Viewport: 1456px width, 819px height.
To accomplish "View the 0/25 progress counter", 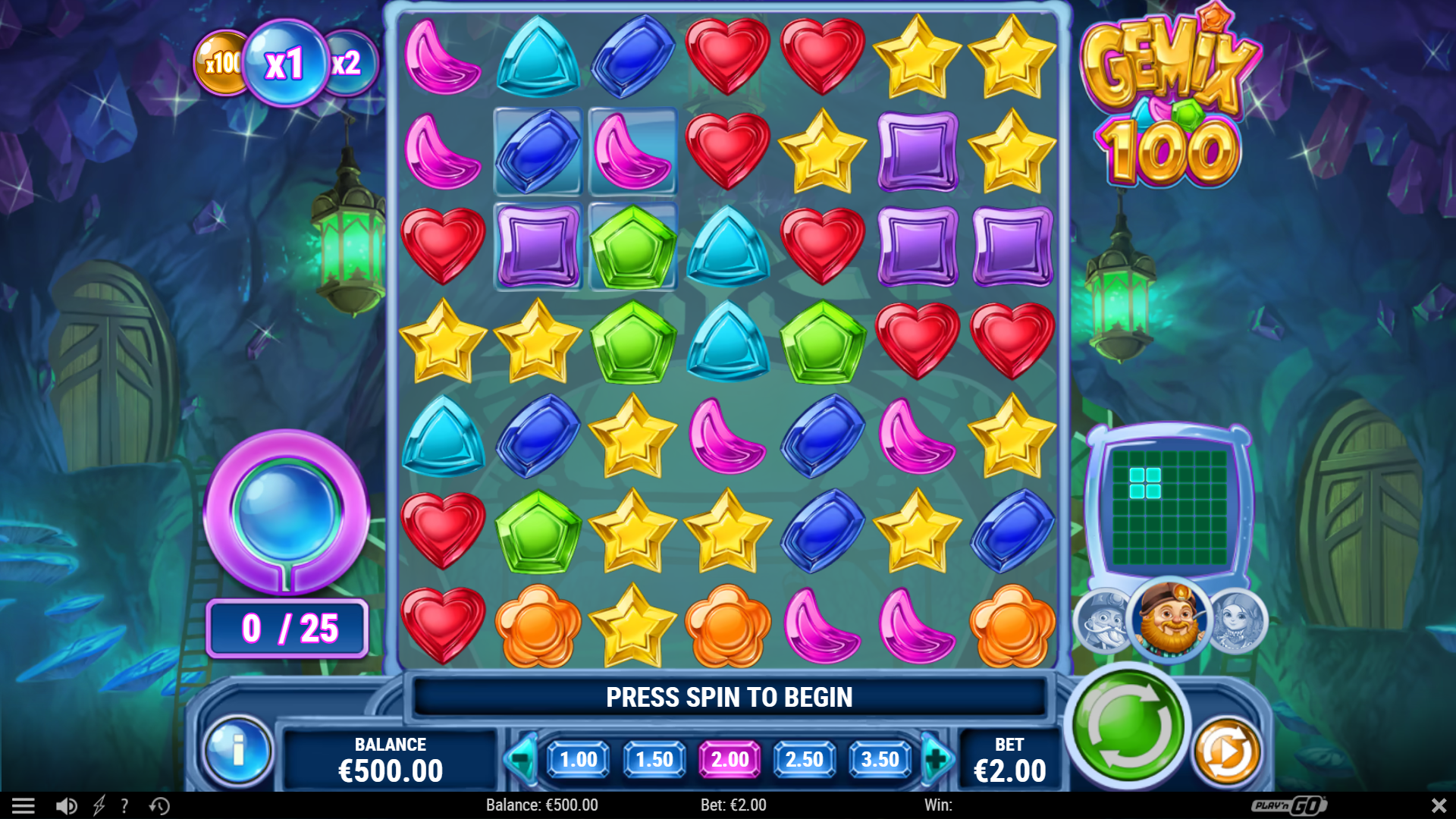I will (x=287, y=627).
